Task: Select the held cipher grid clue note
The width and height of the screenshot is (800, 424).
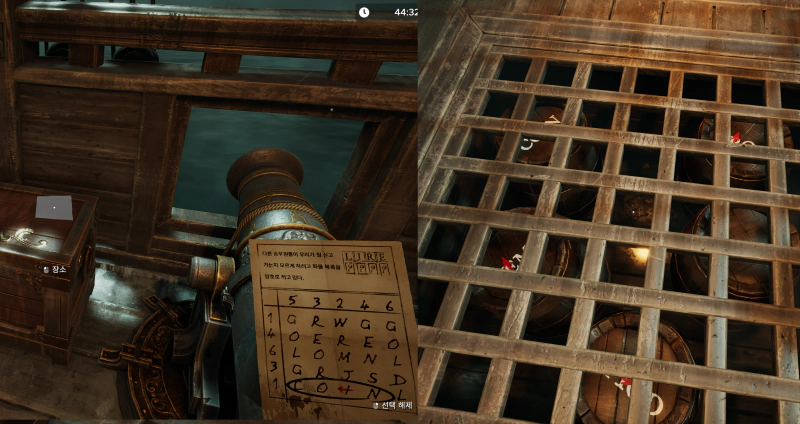Action: [333, 324]
